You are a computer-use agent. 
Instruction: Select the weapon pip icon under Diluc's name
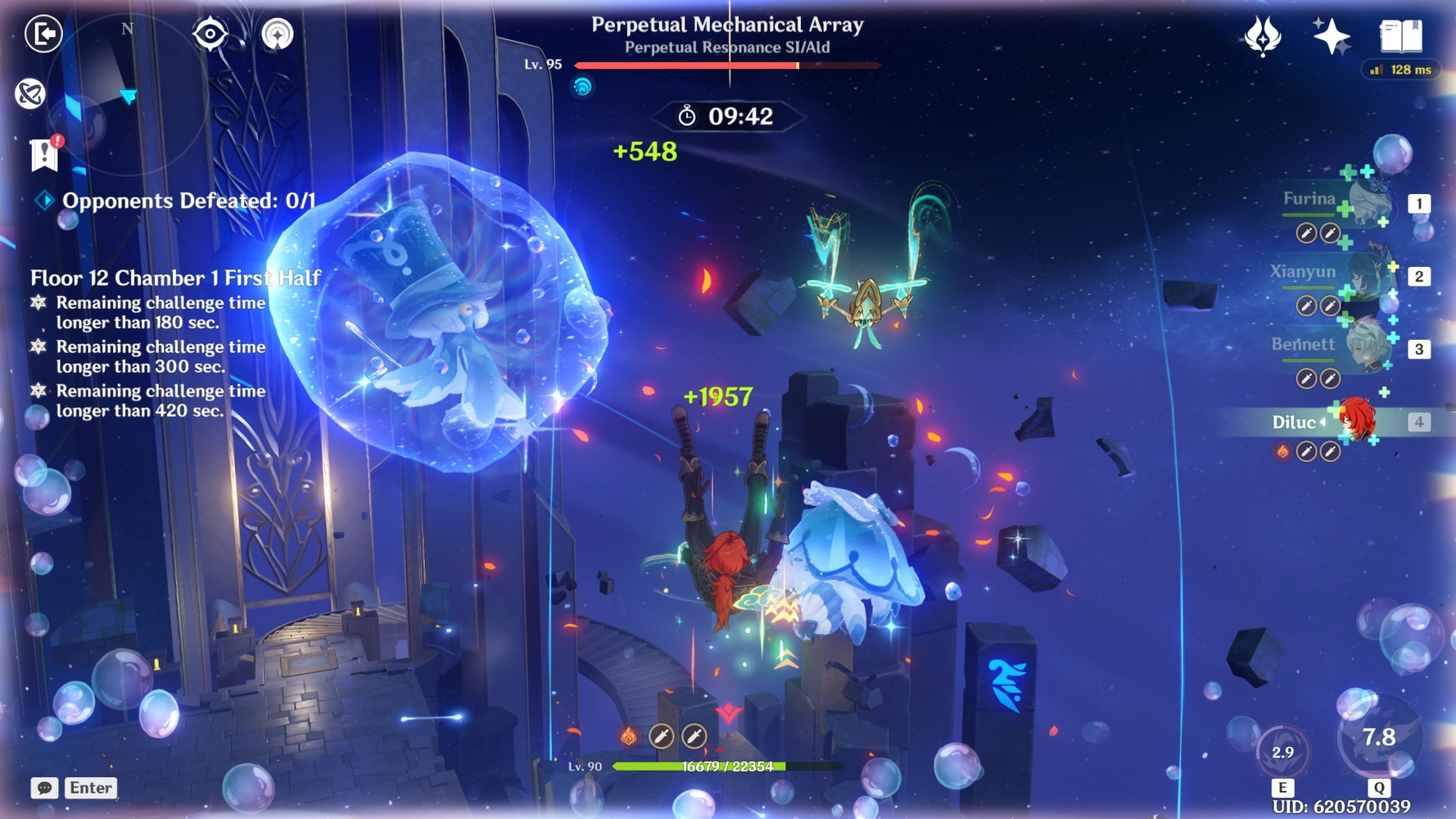pos(1306,450)
